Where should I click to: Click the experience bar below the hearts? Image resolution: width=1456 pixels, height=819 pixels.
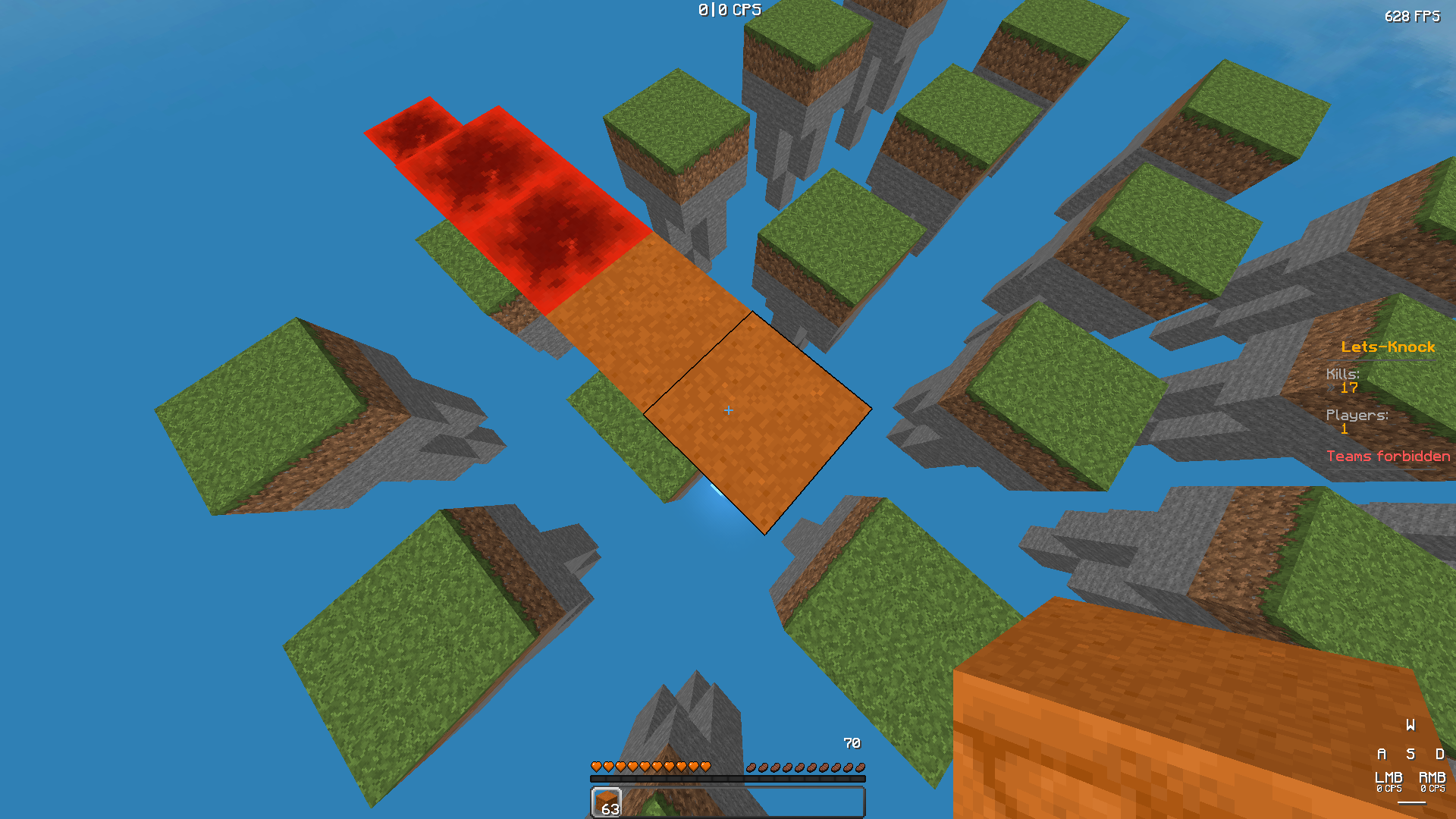pos(728,777)
